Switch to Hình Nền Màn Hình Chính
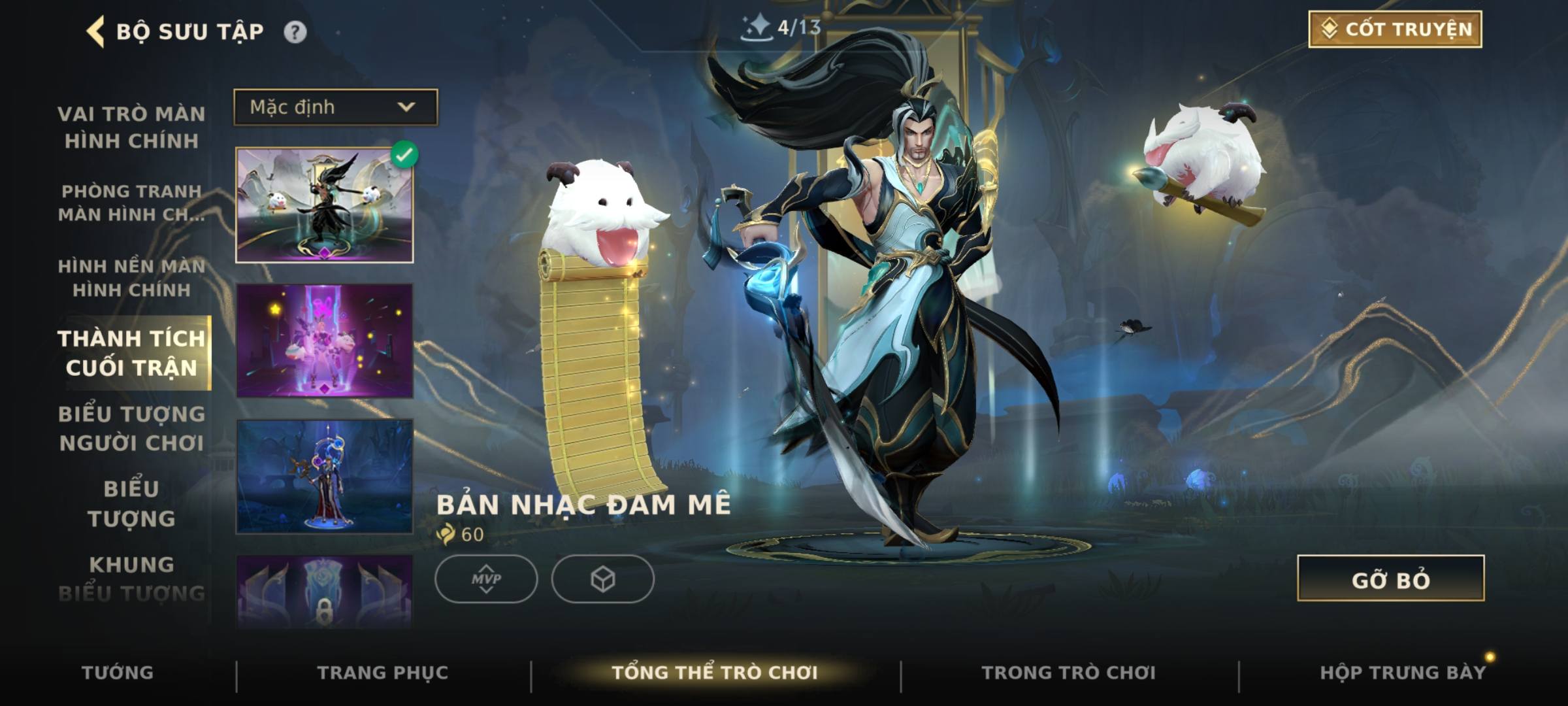The height and width of the screenshot is (706, 1568). [131, 278]
